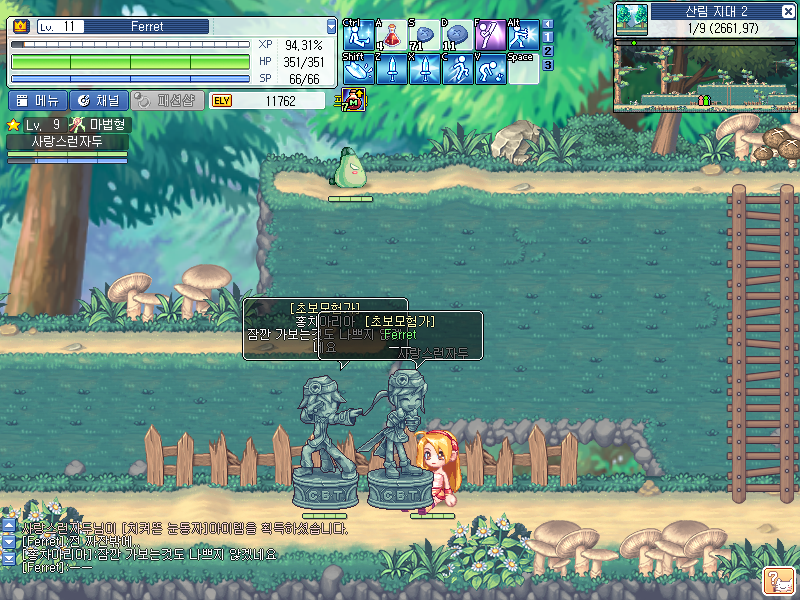Open the 패션샵 fashion shop
The width and height of the screenshot is (800, 600).
(x=167, y=100)
